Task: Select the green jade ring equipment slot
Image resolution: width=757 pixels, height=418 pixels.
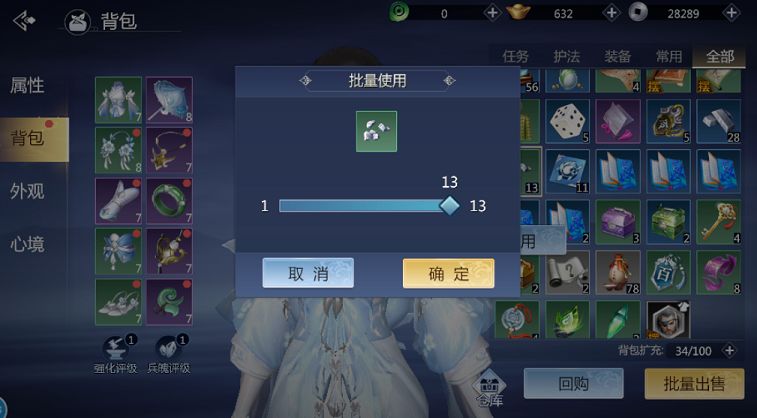Action: (169, 200)
